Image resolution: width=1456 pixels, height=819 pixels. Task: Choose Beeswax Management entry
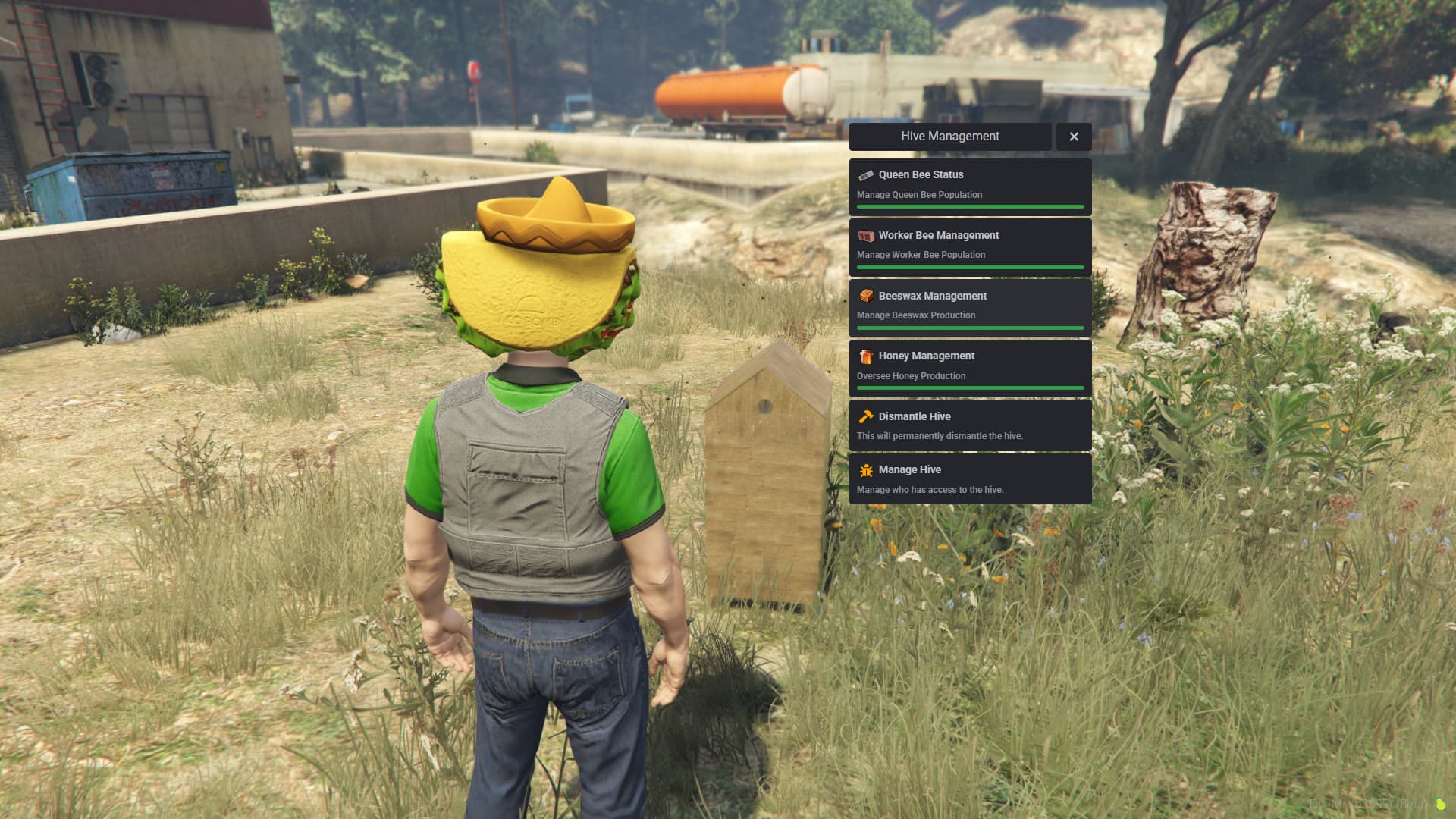[970, 306]
